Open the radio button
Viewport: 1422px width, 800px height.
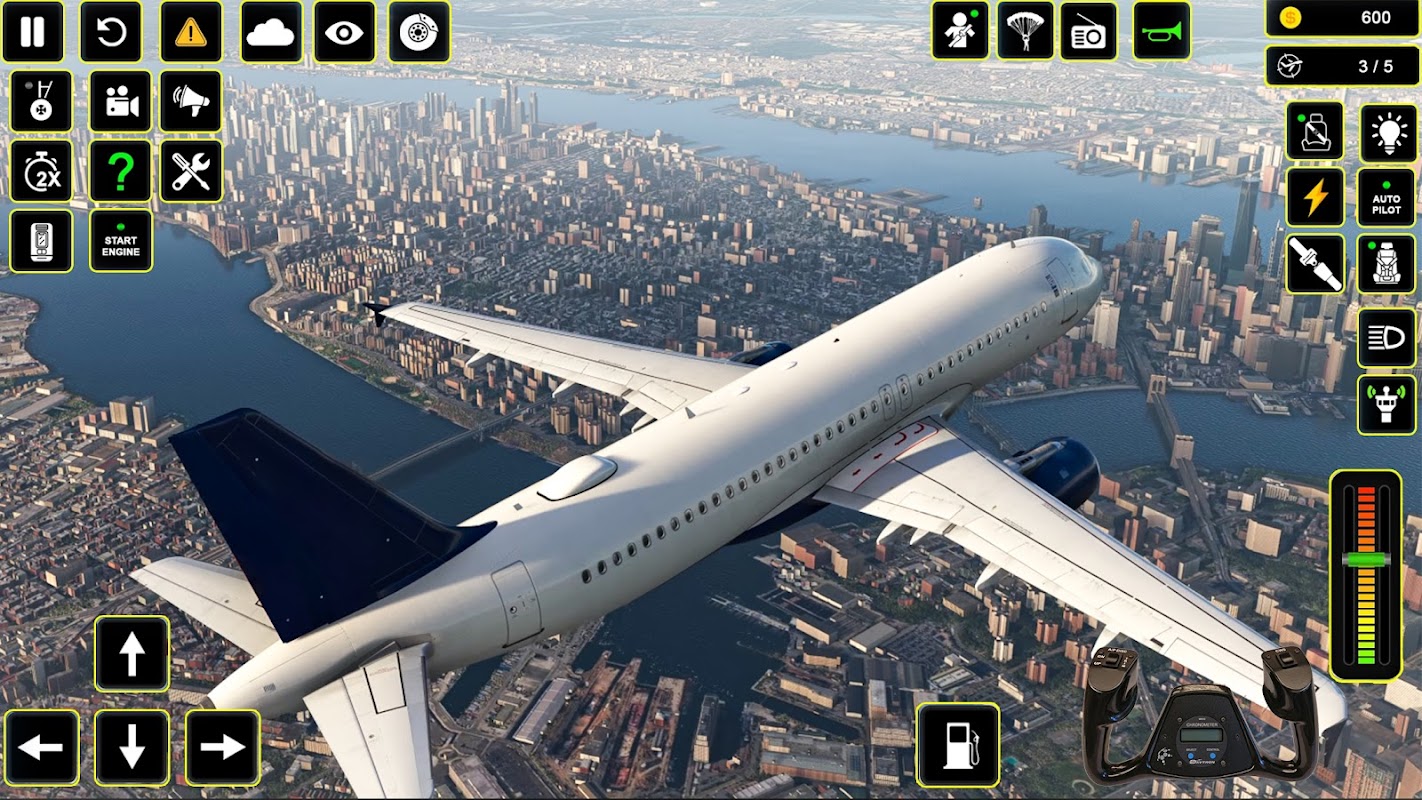[x=1088, y=32]
